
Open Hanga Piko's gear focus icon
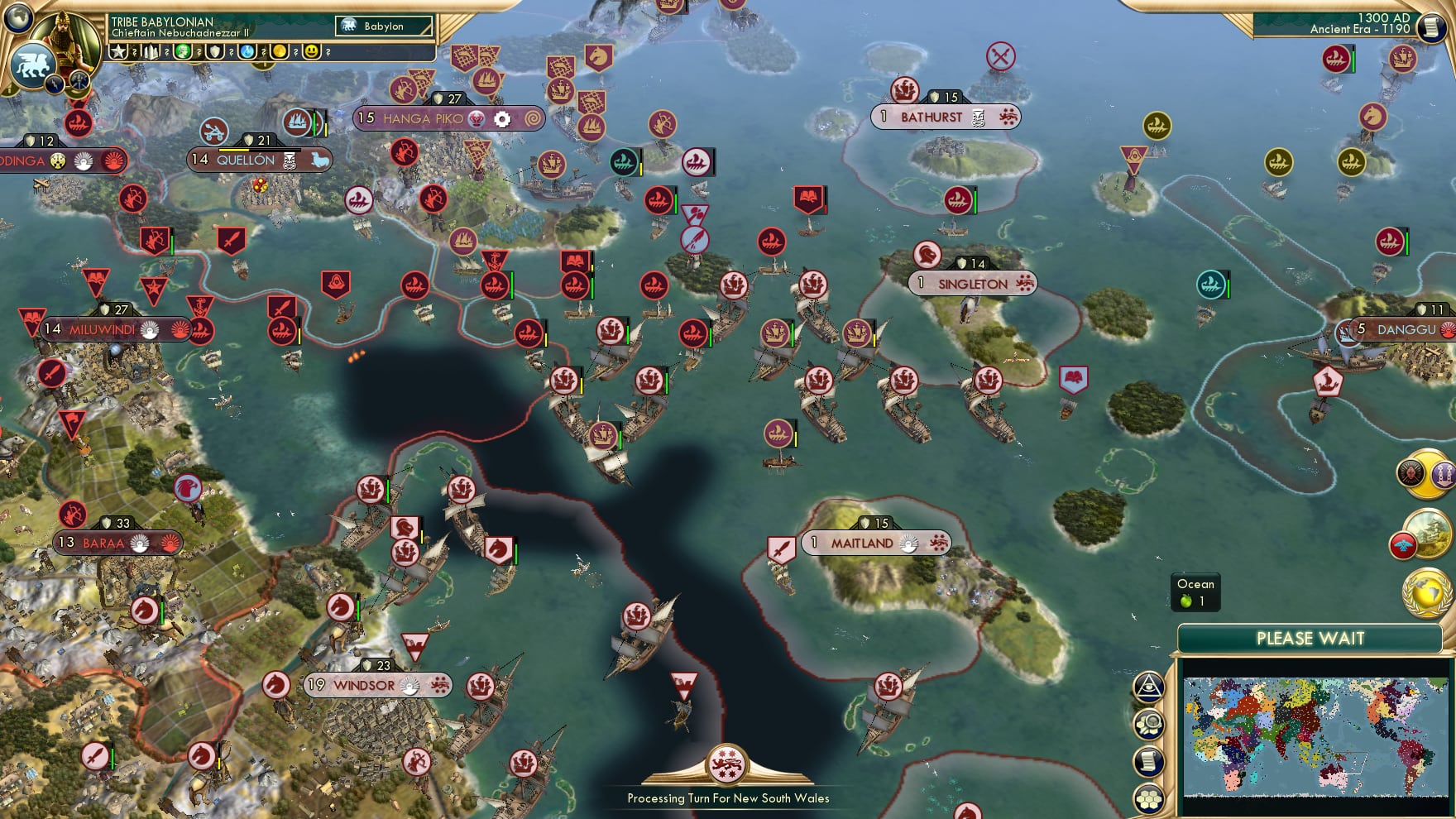(x=503, y=119)
